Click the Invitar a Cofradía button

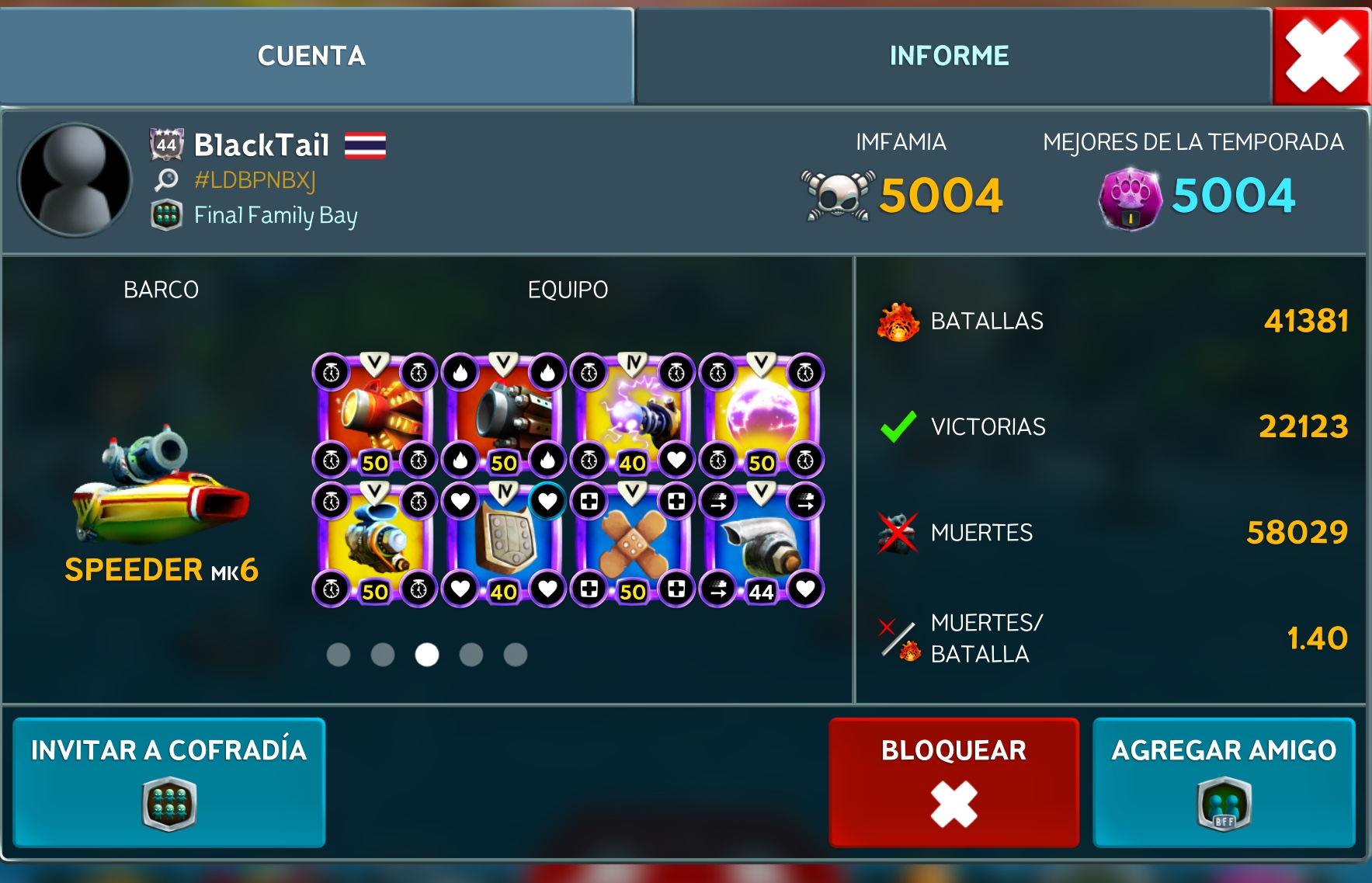tap(168, 781)
